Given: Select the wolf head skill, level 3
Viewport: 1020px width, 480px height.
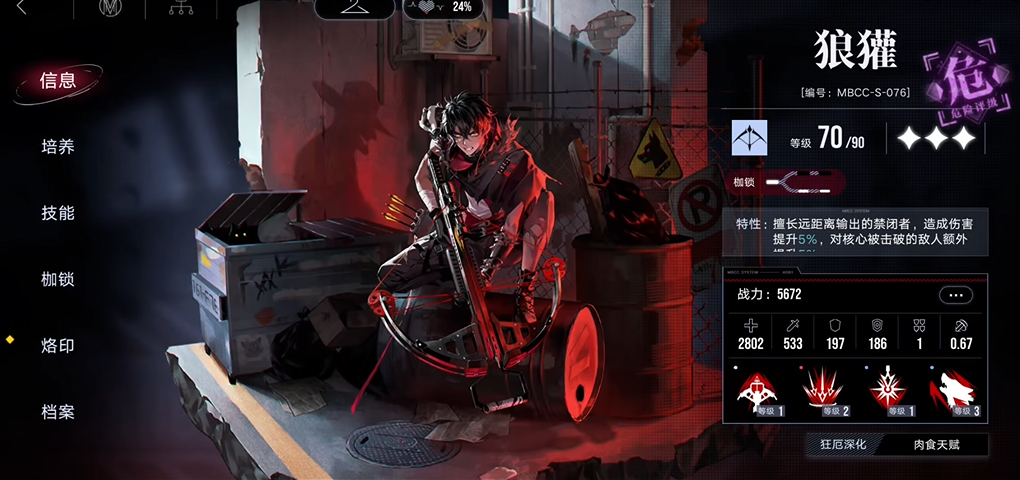Looking at the screenshot, I should coord(951,391).
